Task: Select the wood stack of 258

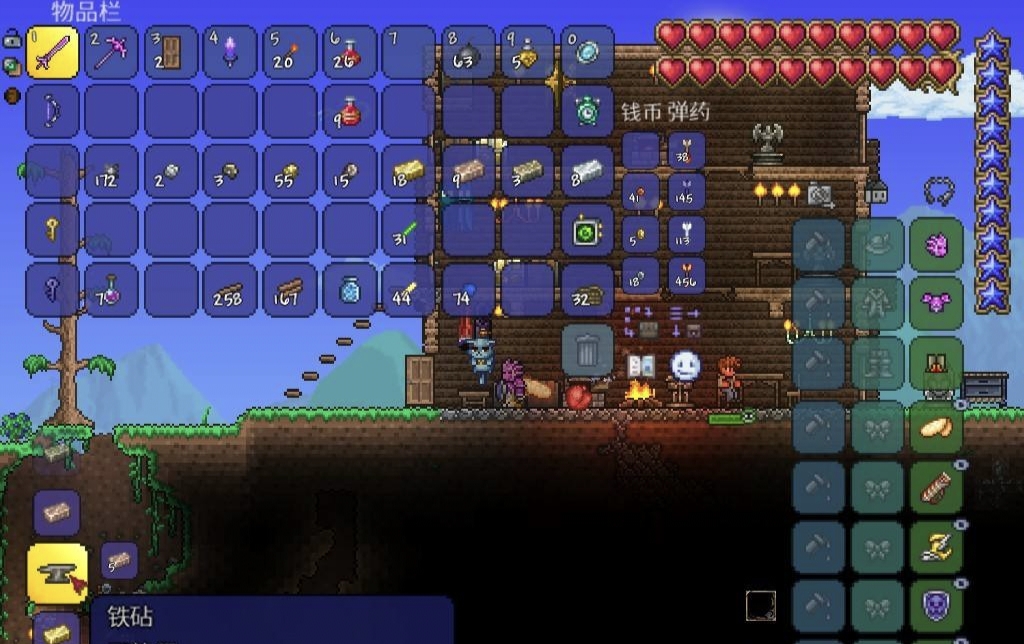Action: click(230, 290)
